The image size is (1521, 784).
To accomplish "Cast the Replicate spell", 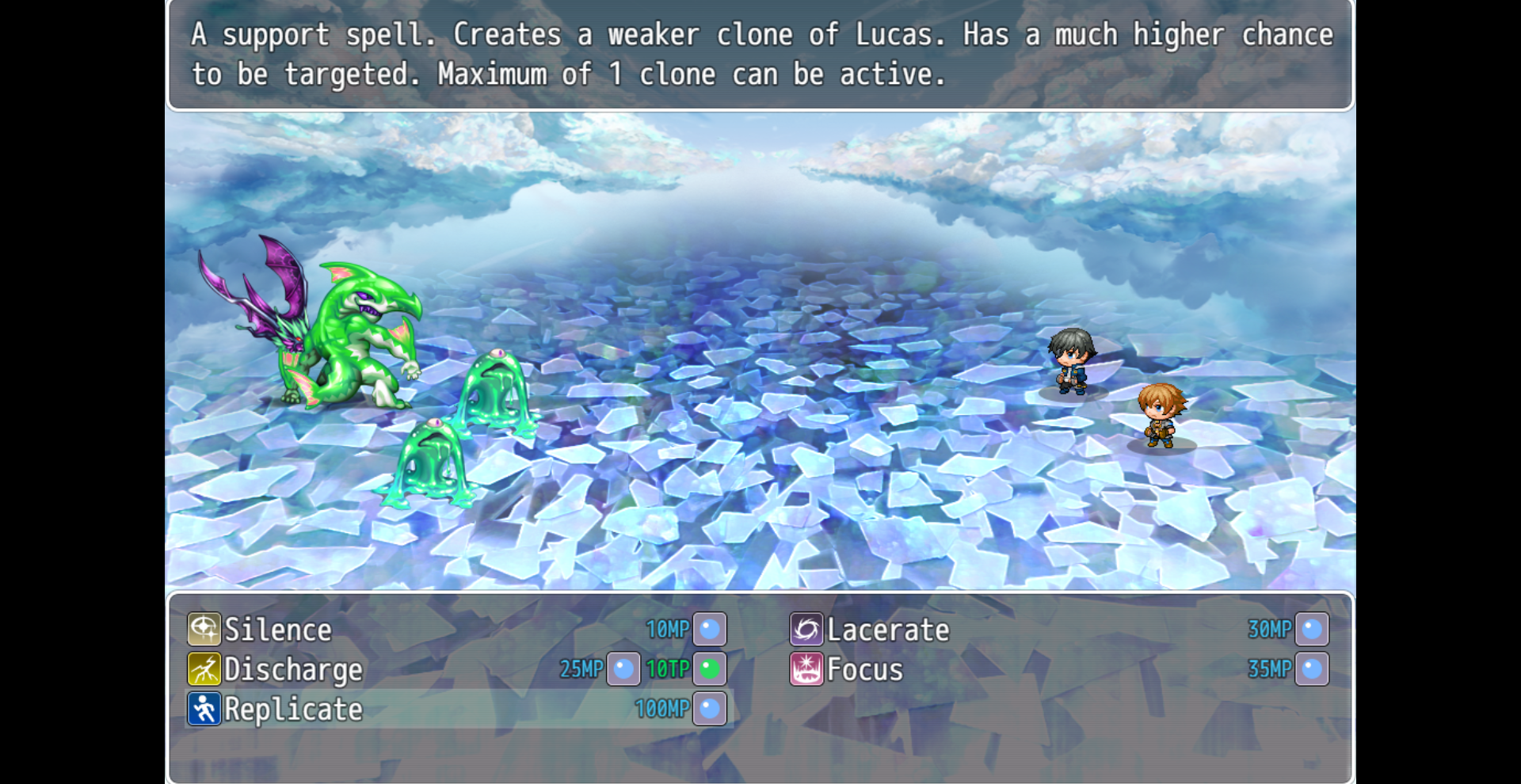I will 293,710.
